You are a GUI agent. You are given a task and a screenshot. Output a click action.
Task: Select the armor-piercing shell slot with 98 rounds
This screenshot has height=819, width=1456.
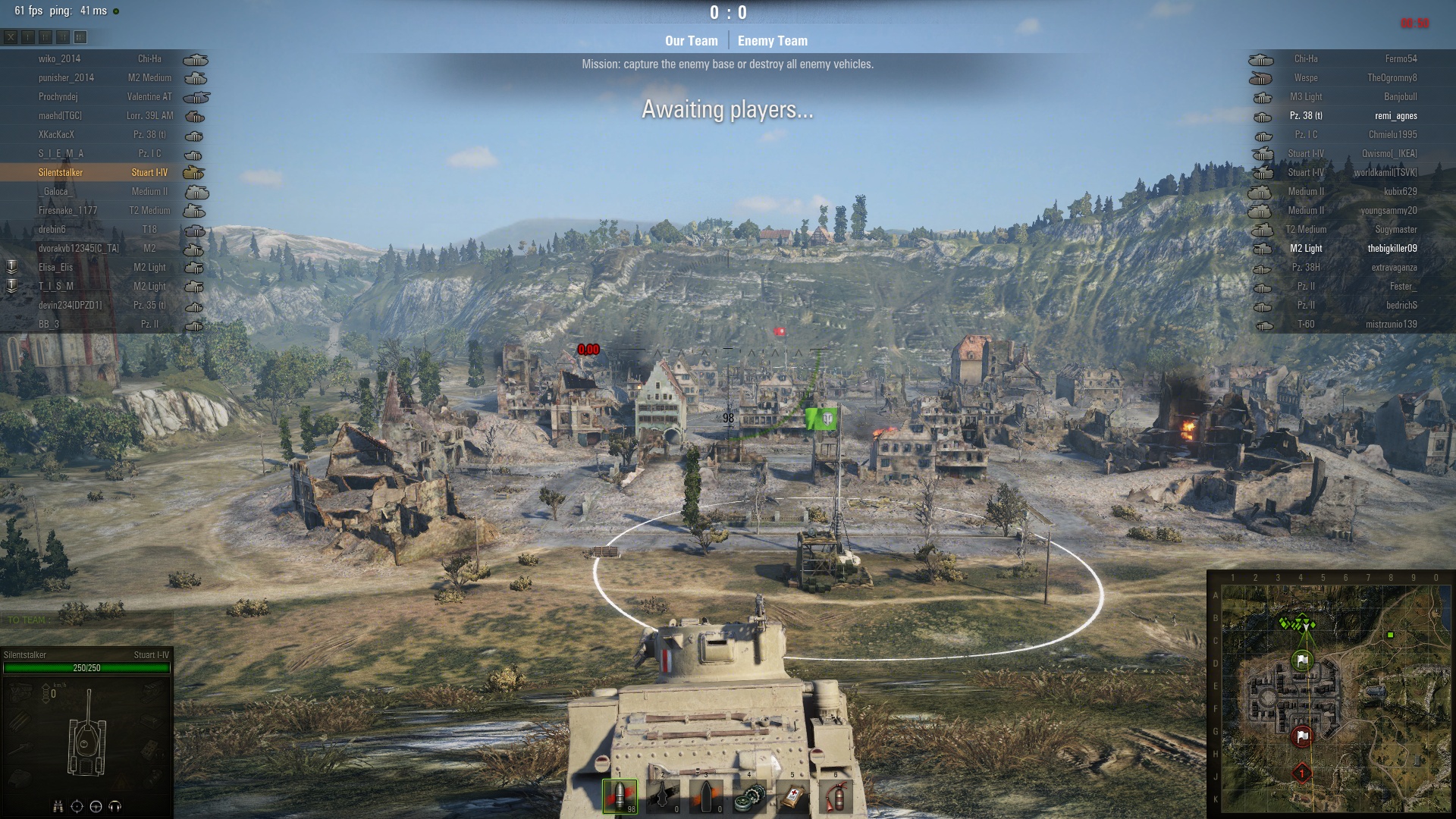[620, 795]
